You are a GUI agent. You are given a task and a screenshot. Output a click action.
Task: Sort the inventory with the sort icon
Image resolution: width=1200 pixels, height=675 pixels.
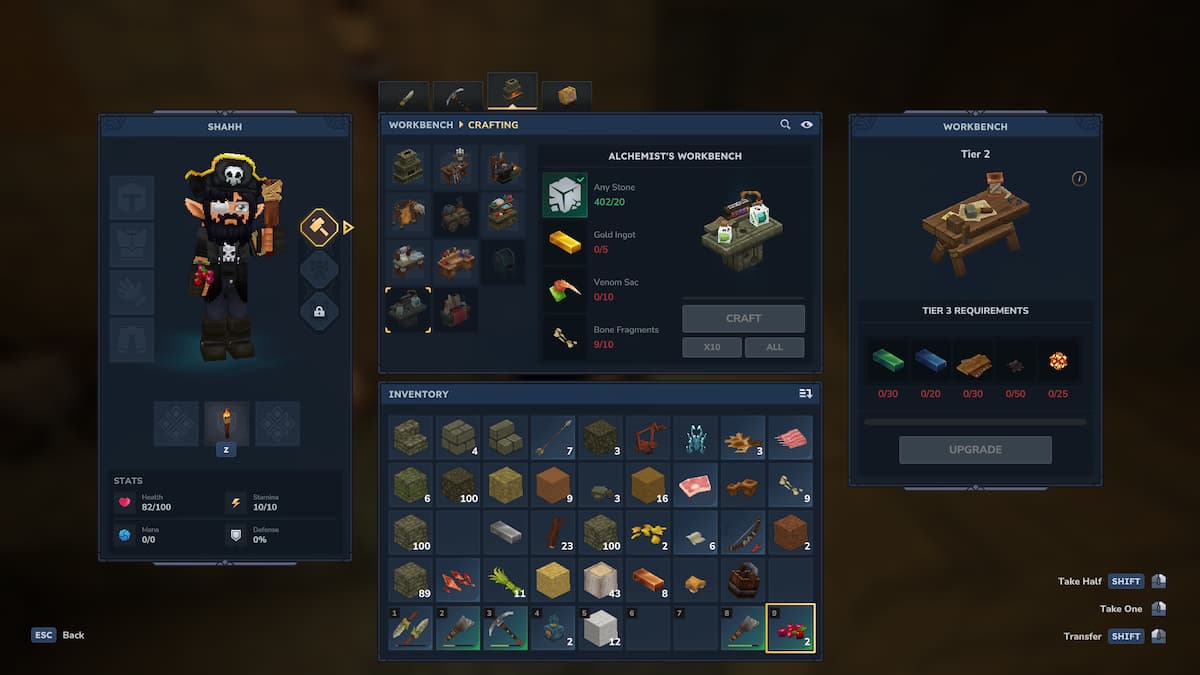tap(805, 394)
